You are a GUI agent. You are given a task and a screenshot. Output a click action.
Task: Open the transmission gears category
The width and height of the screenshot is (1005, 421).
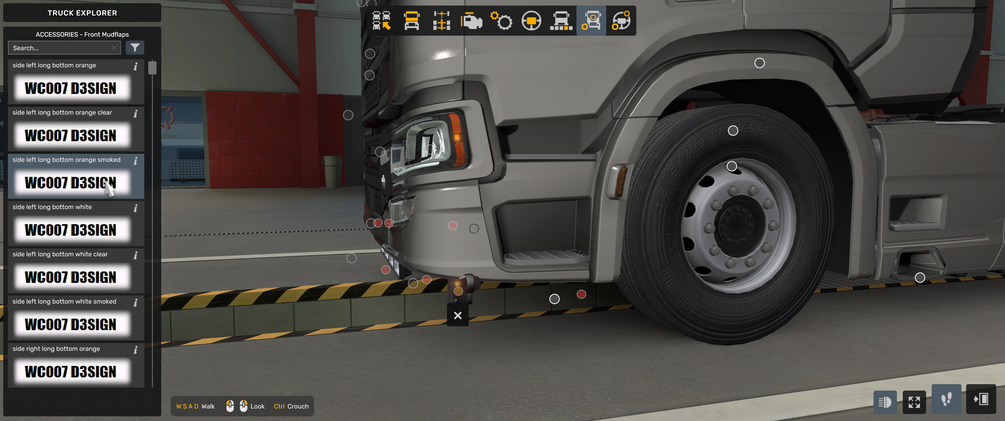click(x=502, y=20)
